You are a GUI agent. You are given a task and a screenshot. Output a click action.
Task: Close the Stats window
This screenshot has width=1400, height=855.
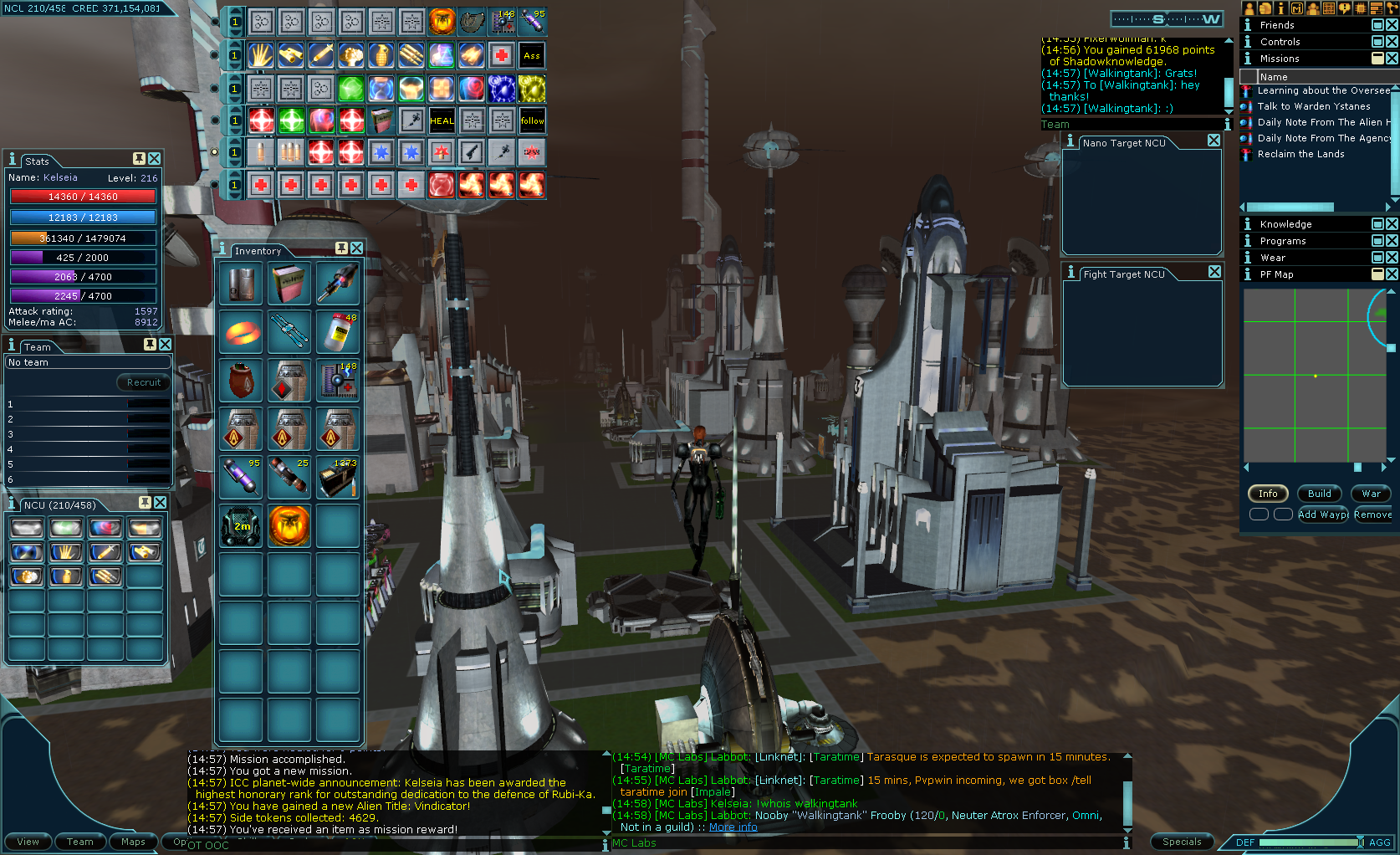[155, 158]
